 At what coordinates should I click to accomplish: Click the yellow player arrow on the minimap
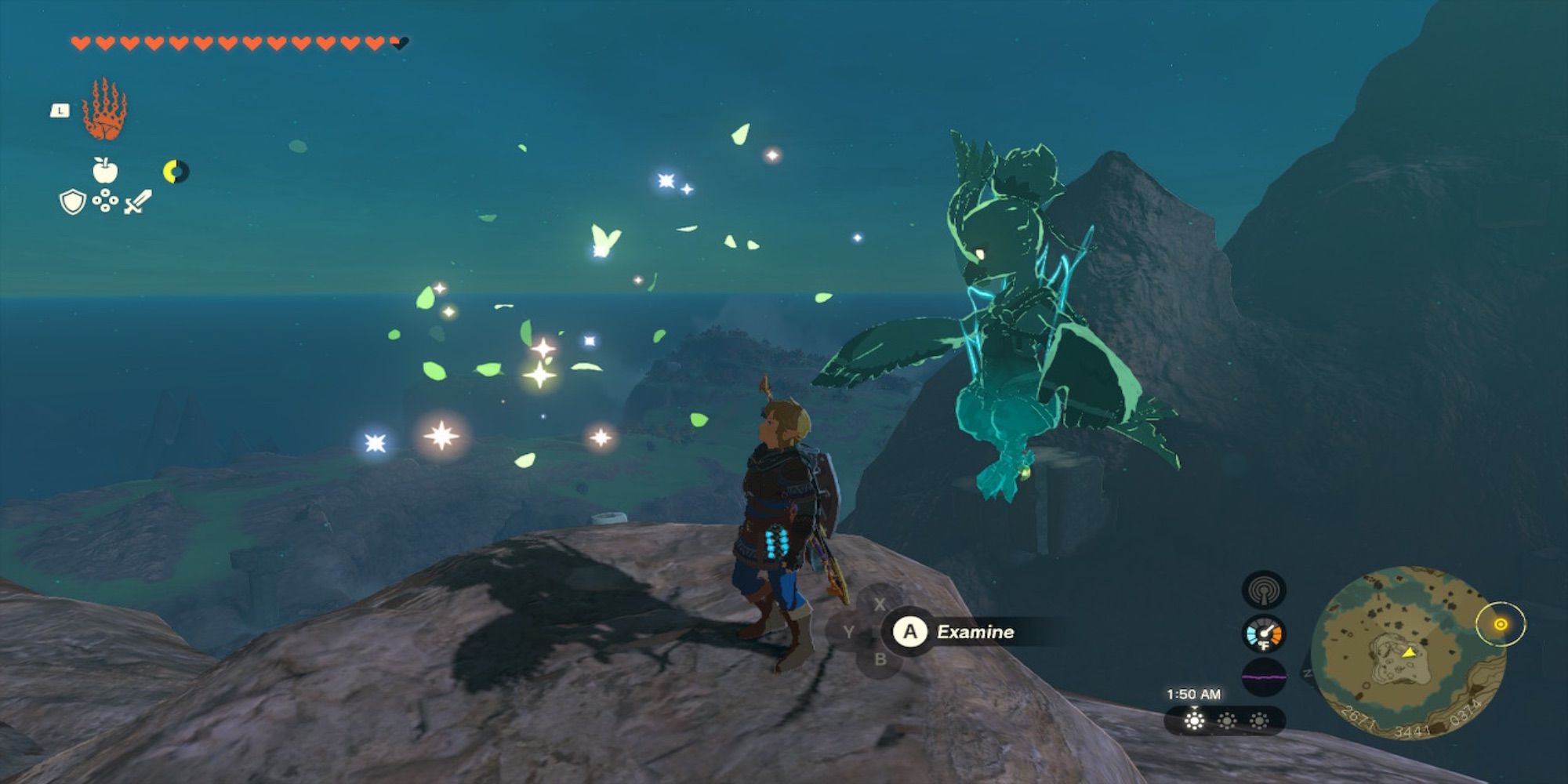pos(1408,654)
